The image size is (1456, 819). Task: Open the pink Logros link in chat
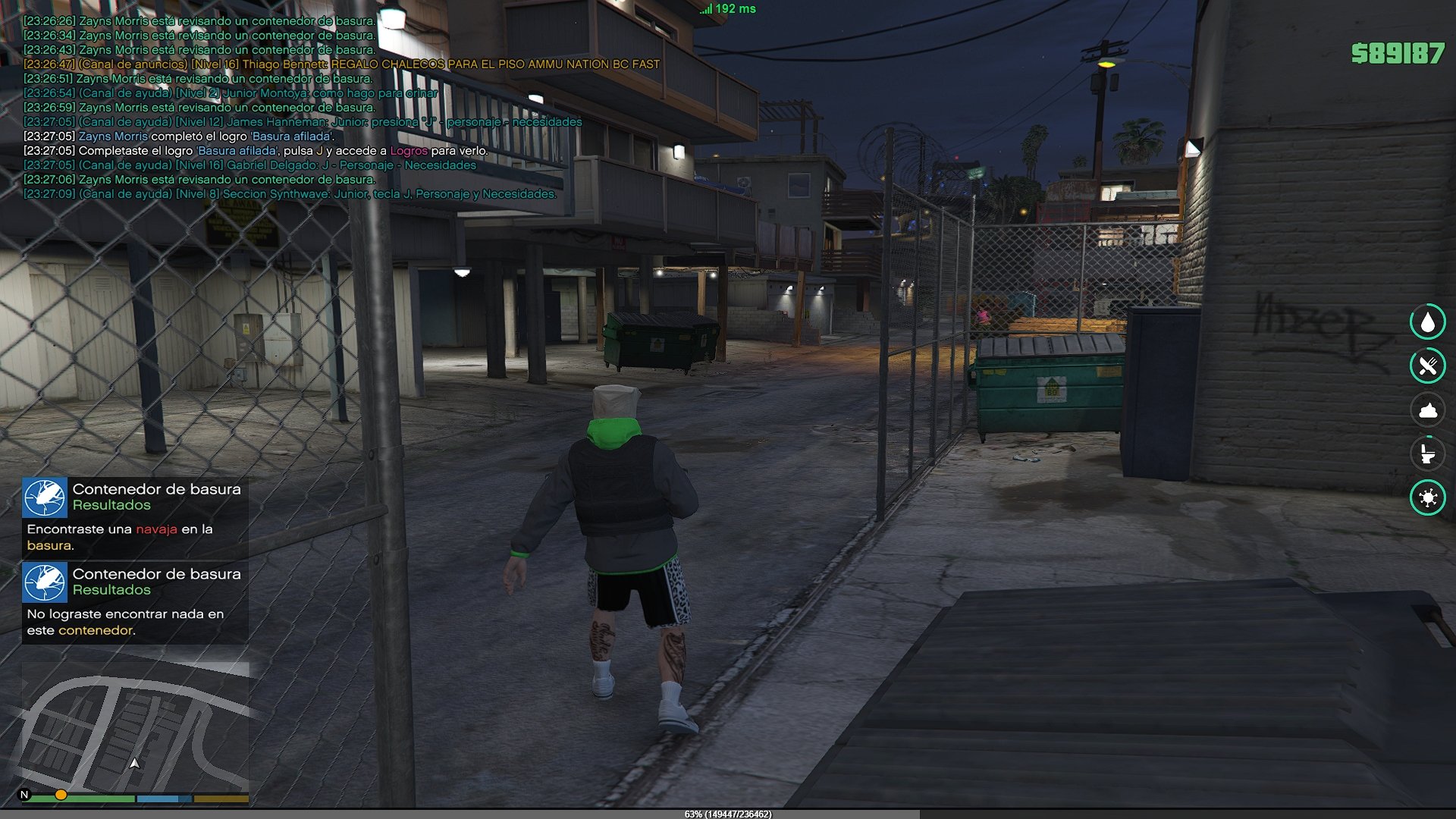click(x=409, y=151)
